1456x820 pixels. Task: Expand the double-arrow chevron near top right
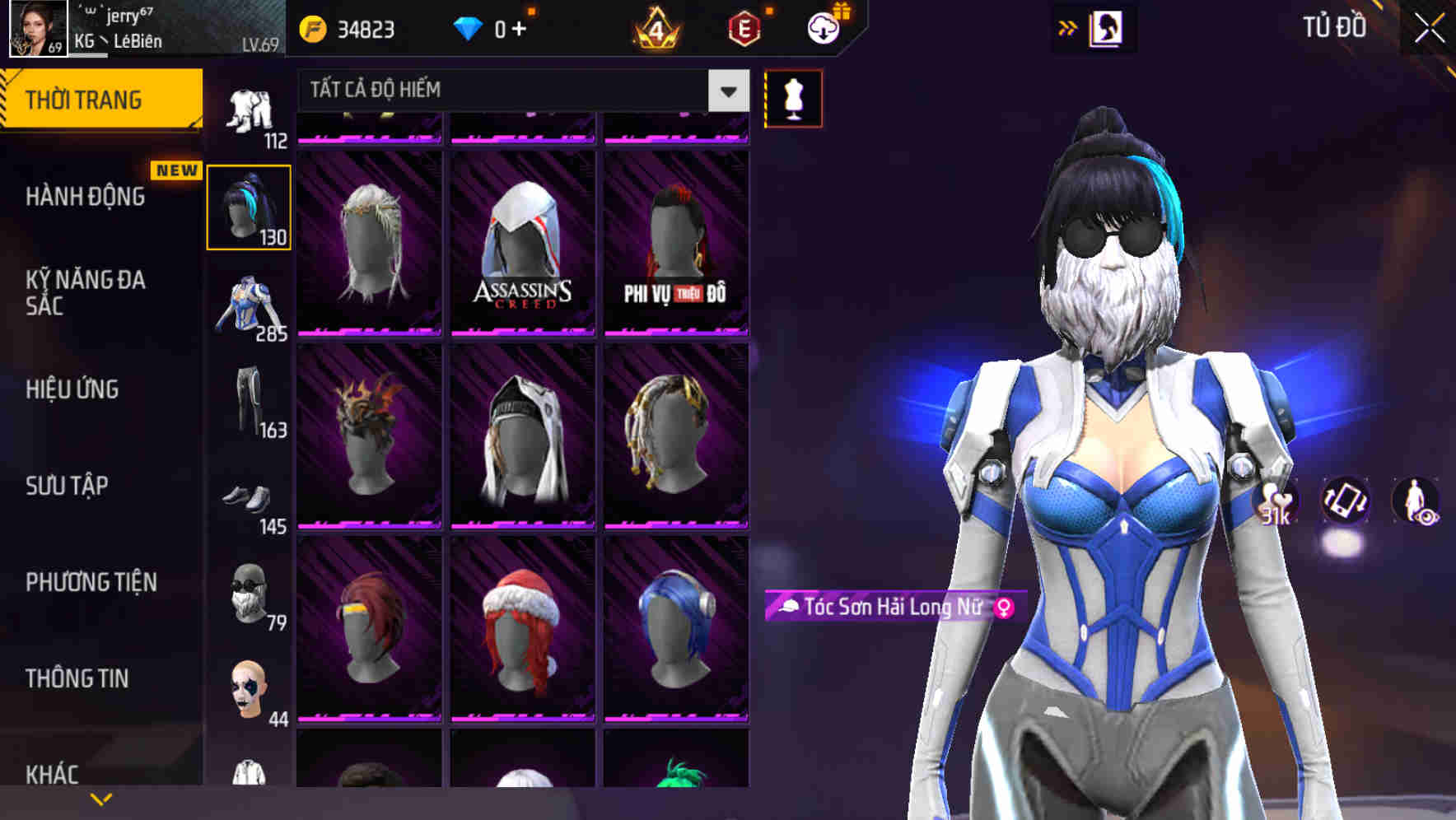pyautogui.click(x=1068, y=27)
